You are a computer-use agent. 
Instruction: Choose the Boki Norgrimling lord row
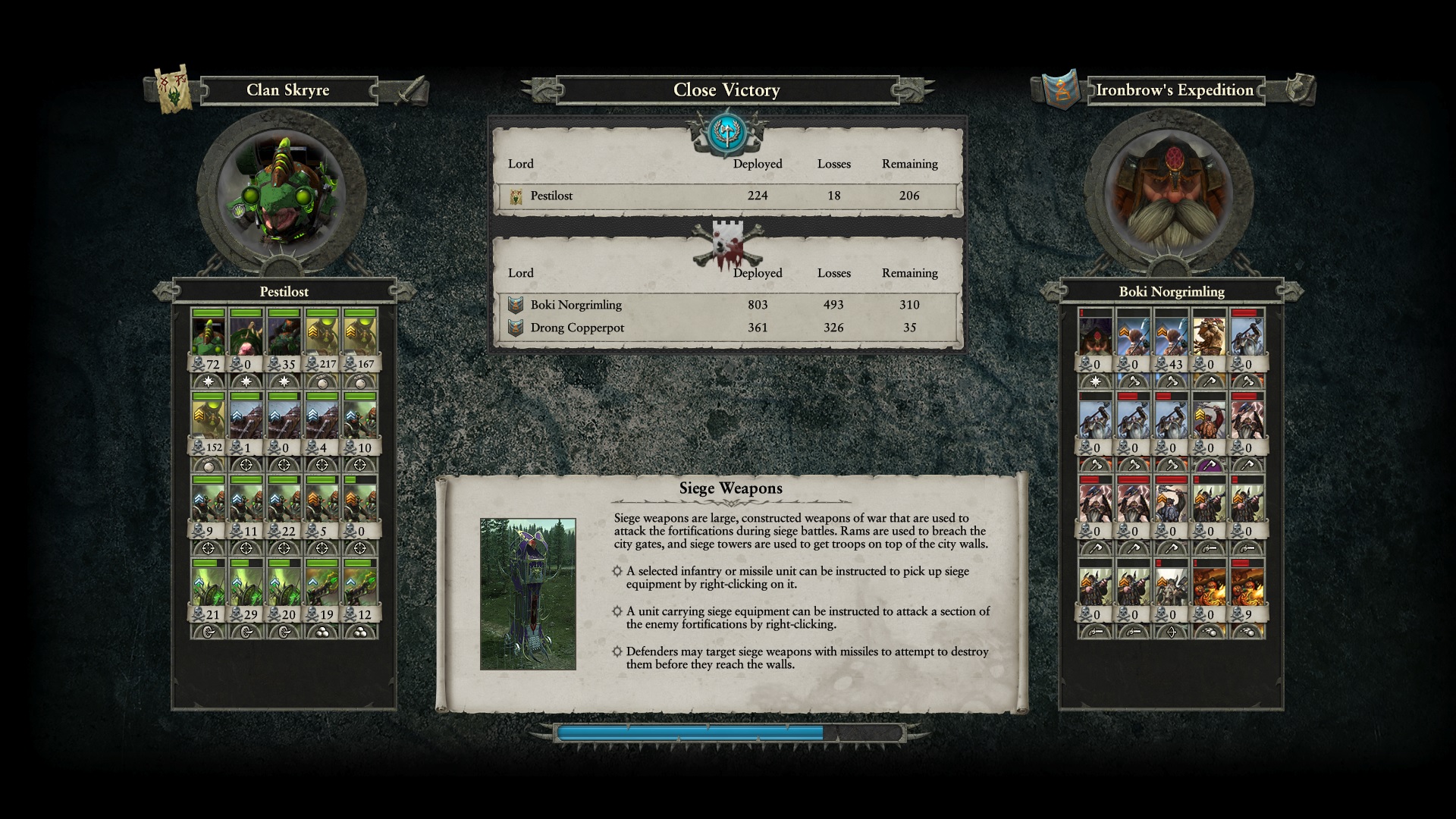(726, 305)
